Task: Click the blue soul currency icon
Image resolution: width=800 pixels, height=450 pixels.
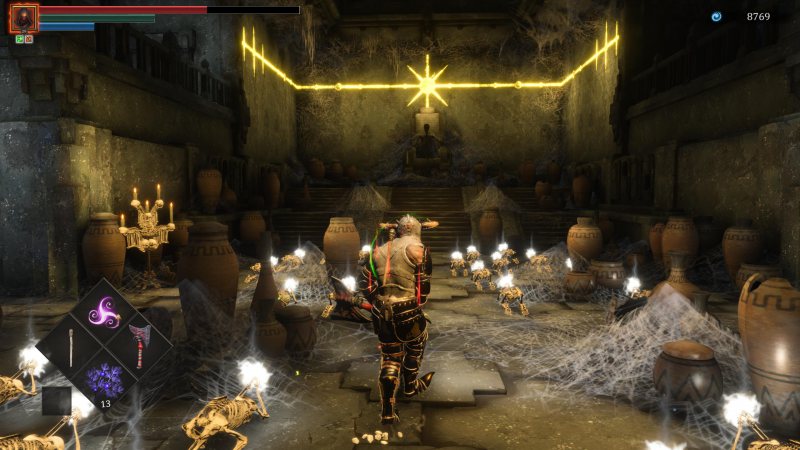Action: coord(716,16)
